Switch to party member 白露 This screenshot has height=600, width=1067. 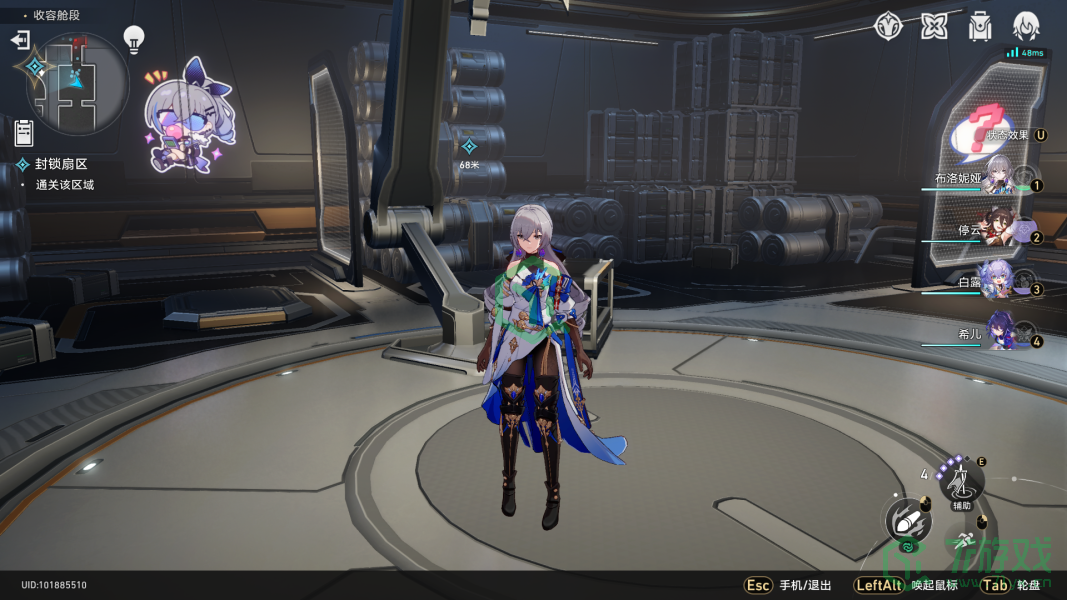(990, 283)
